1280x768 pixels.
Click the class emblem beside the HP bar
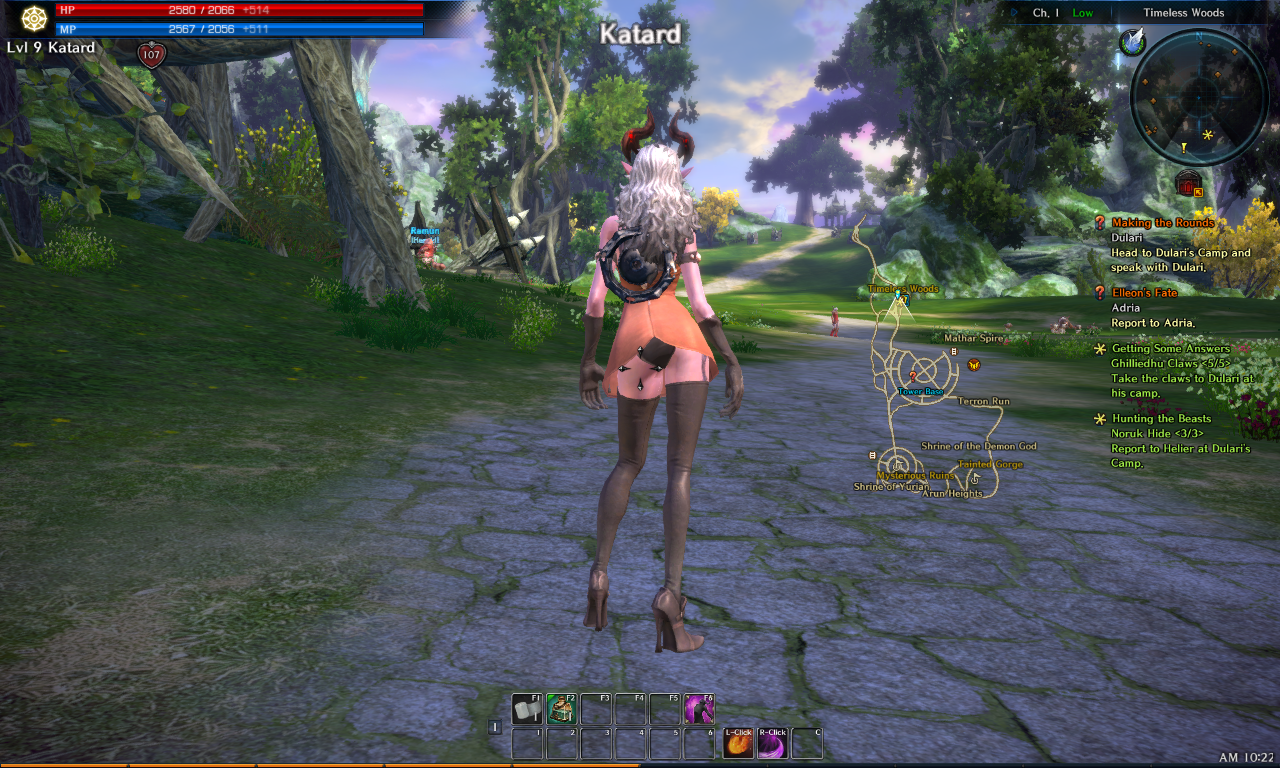point(35,18)
